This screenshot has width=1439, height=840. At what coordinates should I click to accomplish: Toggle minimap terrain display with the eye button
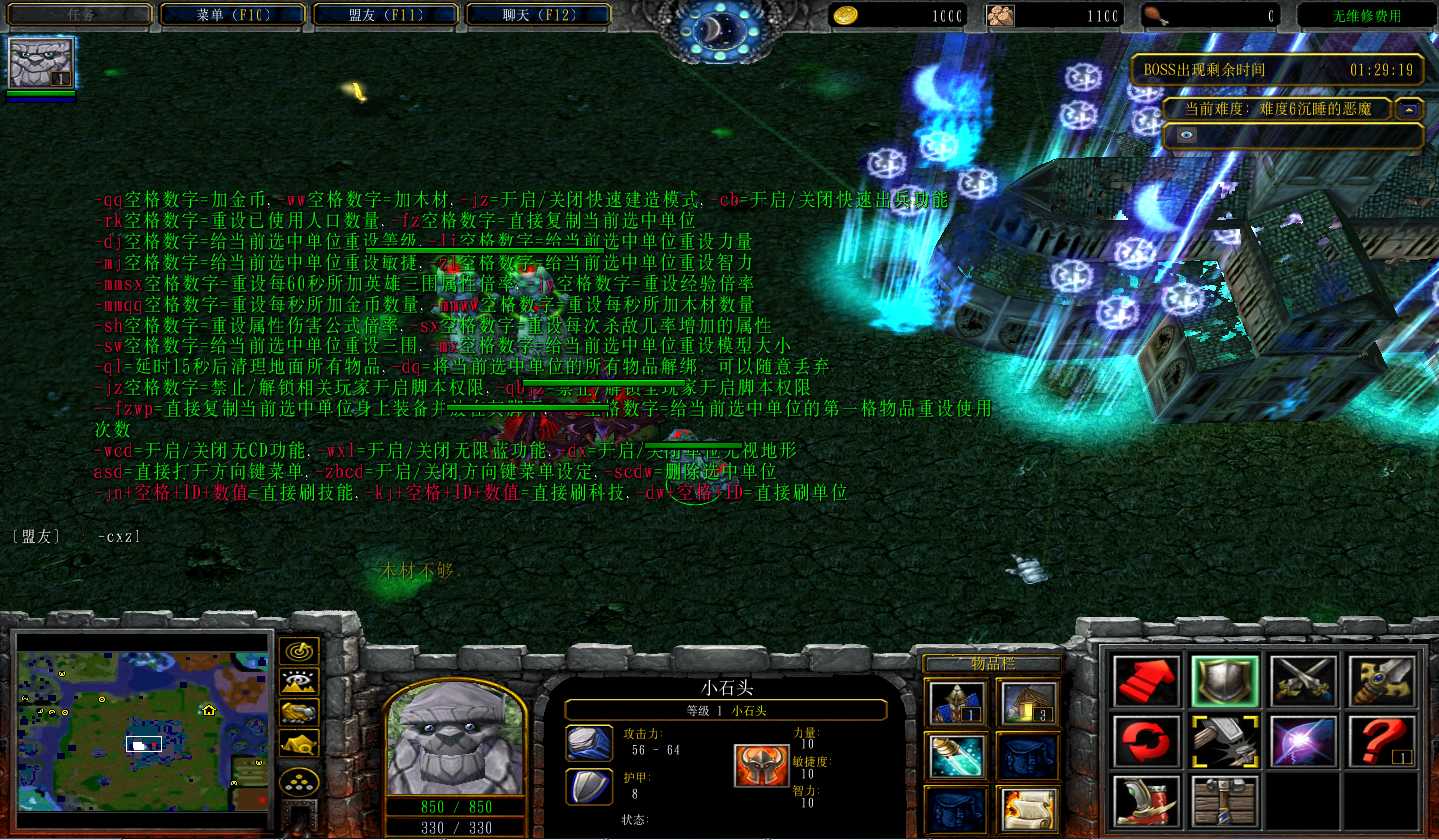(299, 682)
